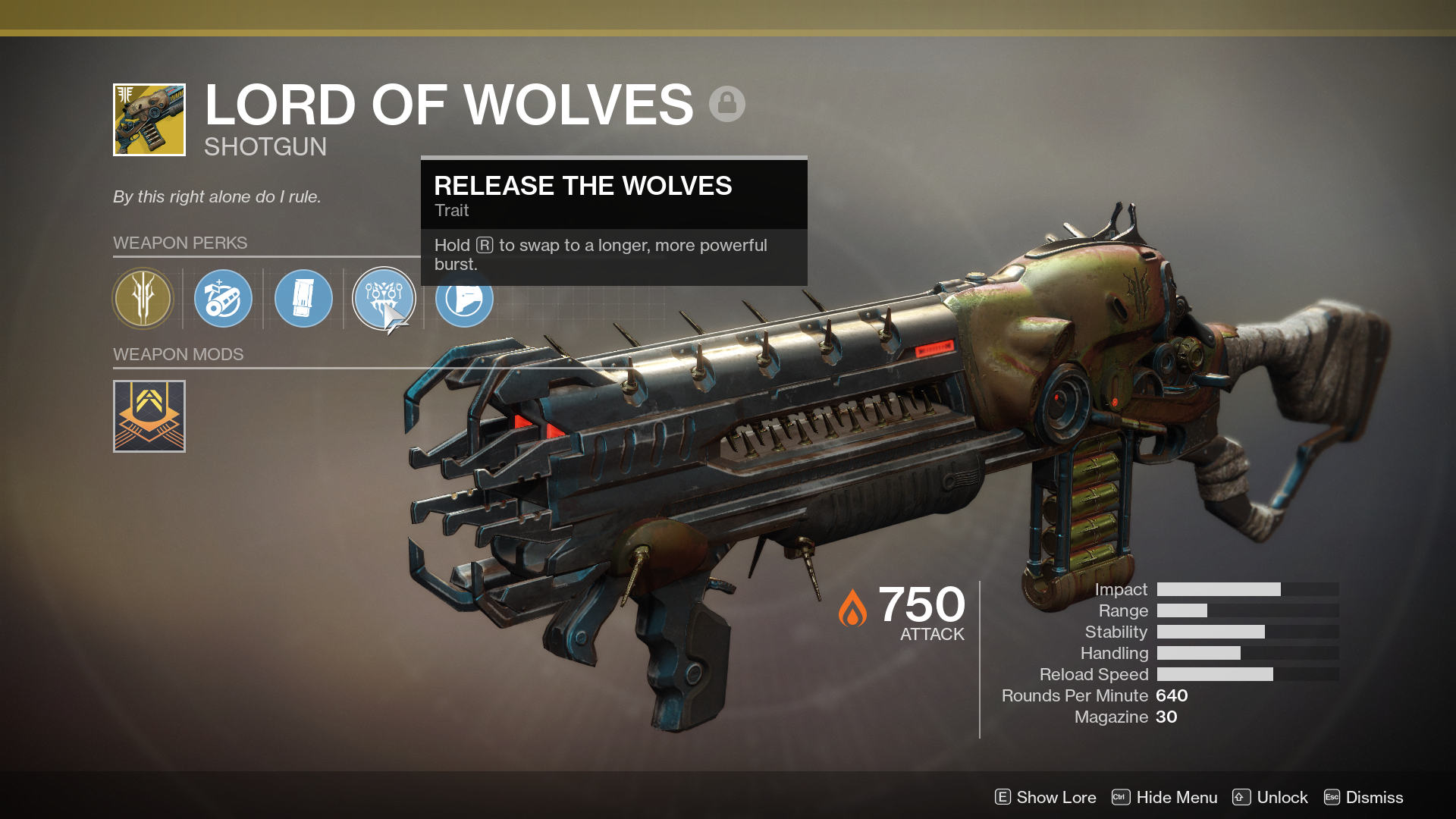Screen dimensions: 1456x819
Task: Click the Esc key icon next to Dismiss
Action: click(x=1331, y=797)
